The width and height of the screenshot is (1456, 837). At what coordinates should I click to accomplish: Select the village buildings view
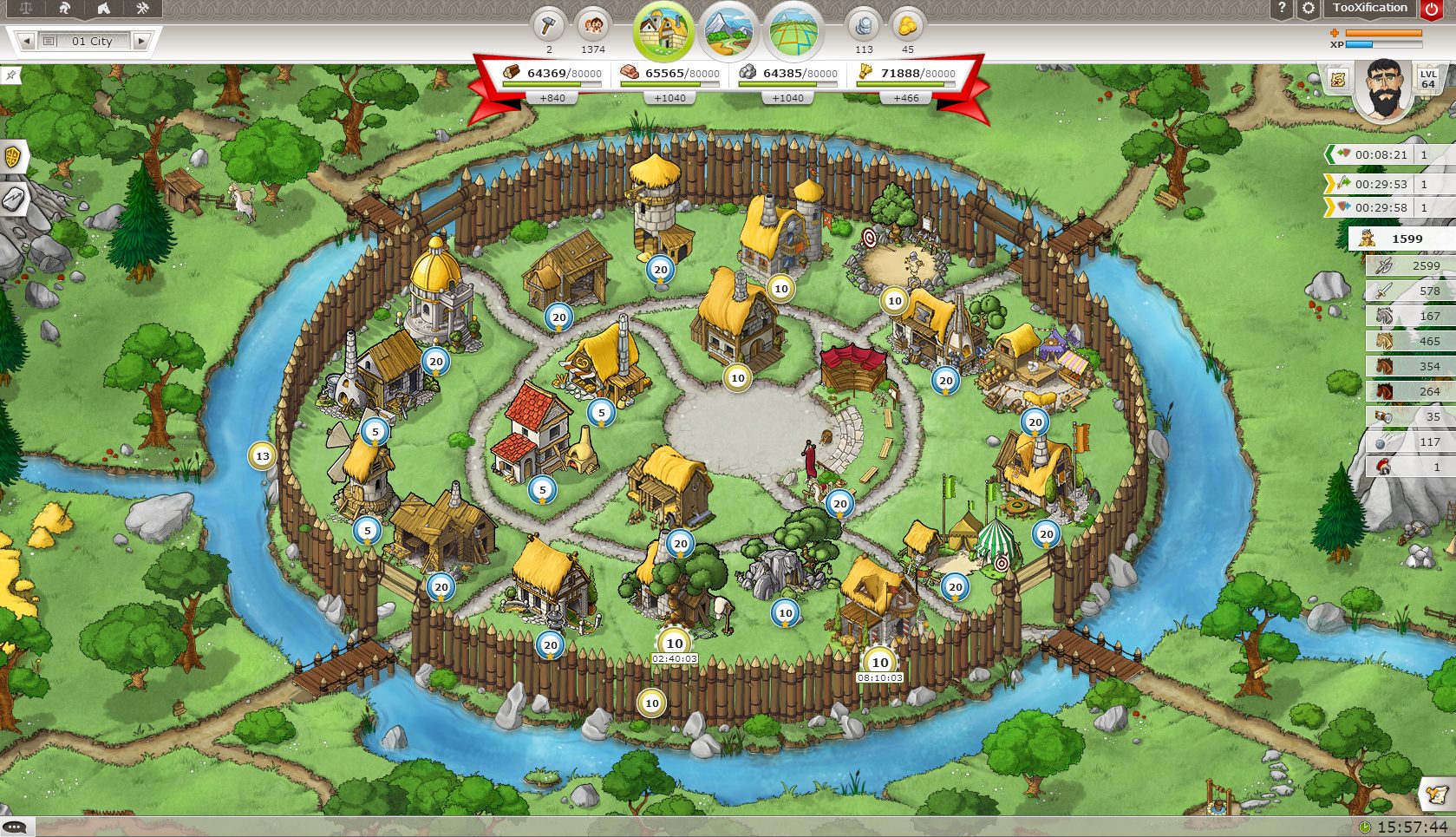tap(663, 31)
